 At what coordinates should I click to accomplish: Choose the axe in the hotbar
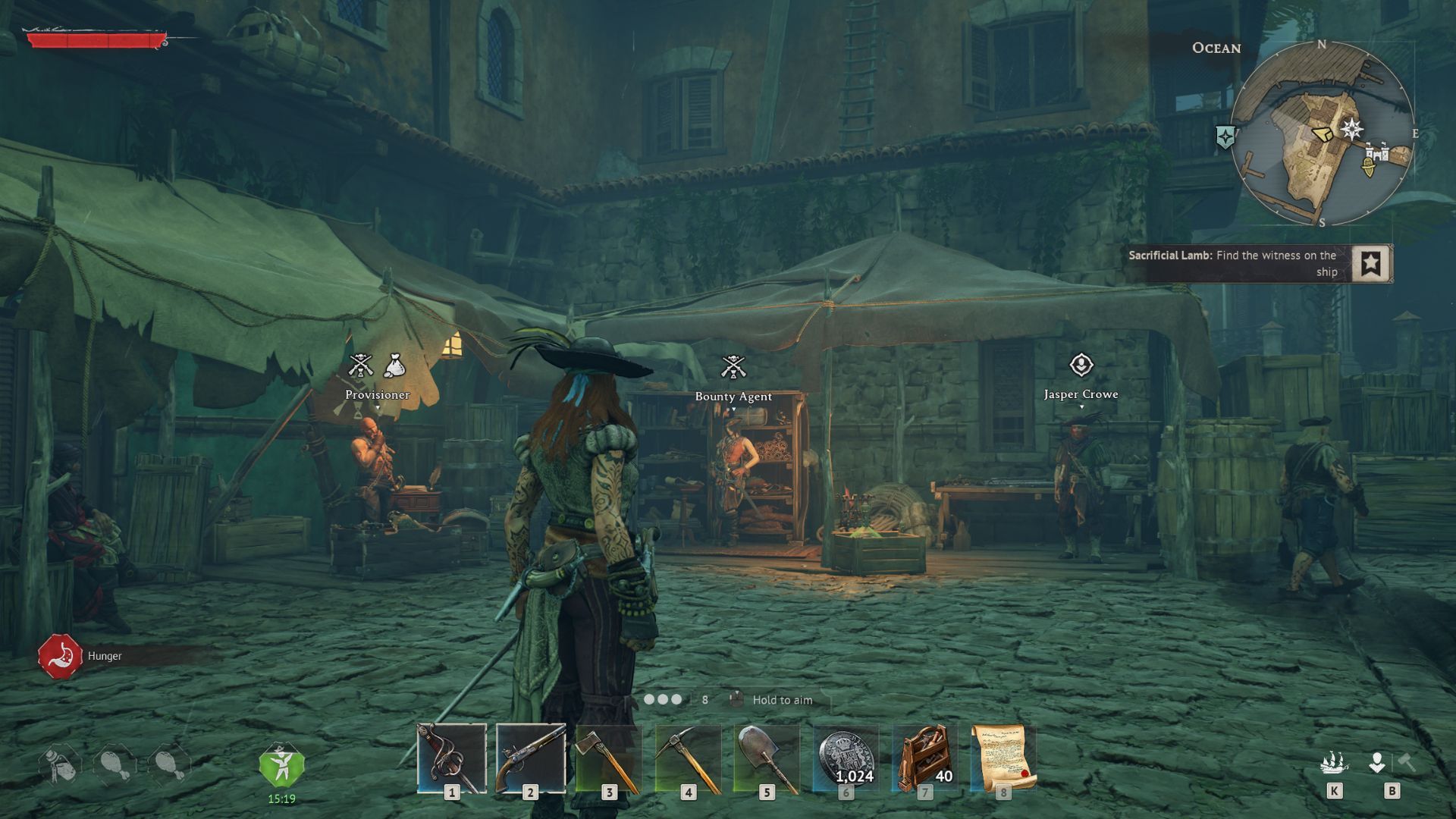tap(609, 758)
